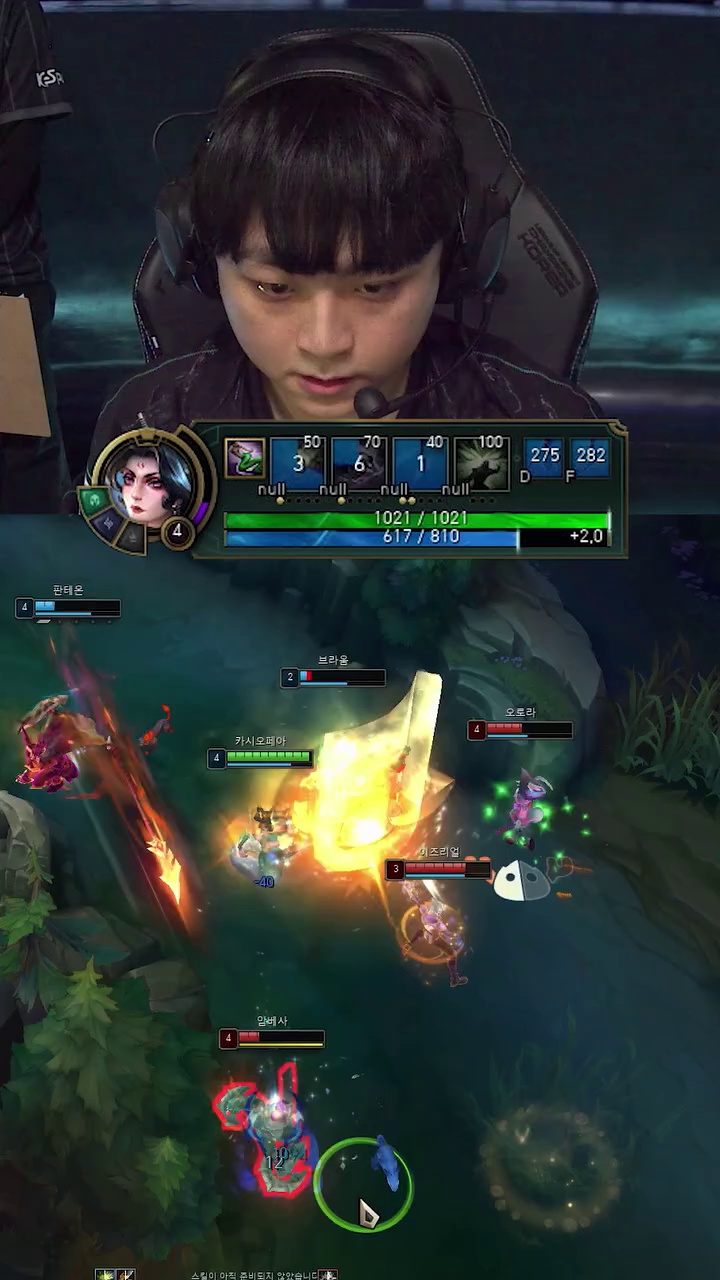Select the F summoner spell at 282
Image resolution: width=720 pixels, height=1280 pixels.
(x=590, y=457)
